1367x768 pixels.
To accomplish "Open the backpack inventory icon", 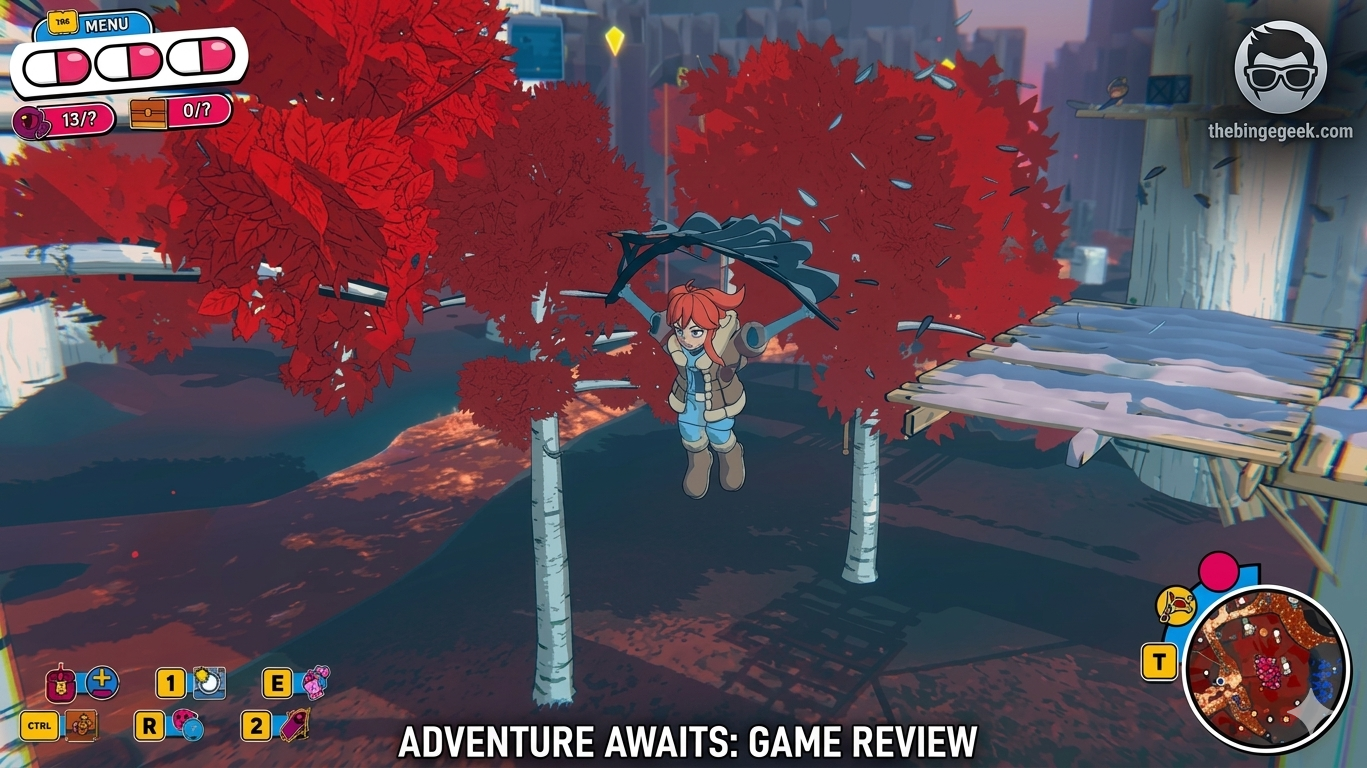I will [60, 685].
